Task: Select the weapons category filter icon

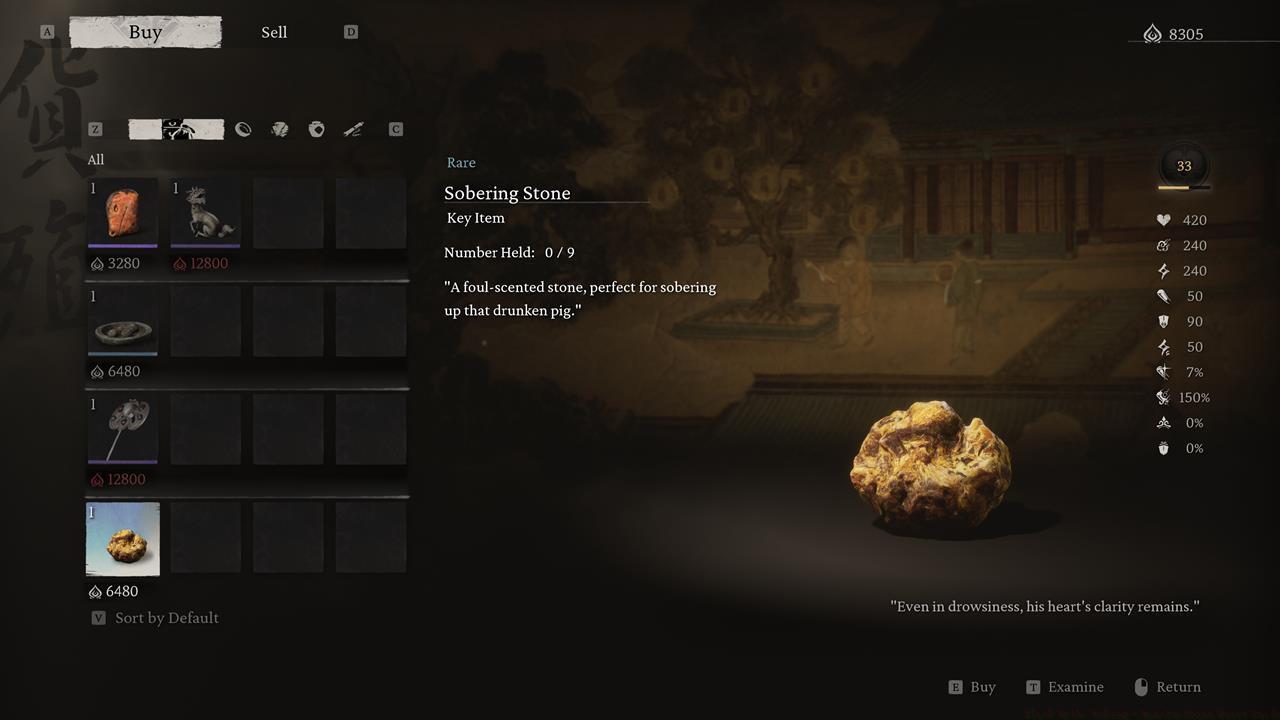Action: [353, 129]
